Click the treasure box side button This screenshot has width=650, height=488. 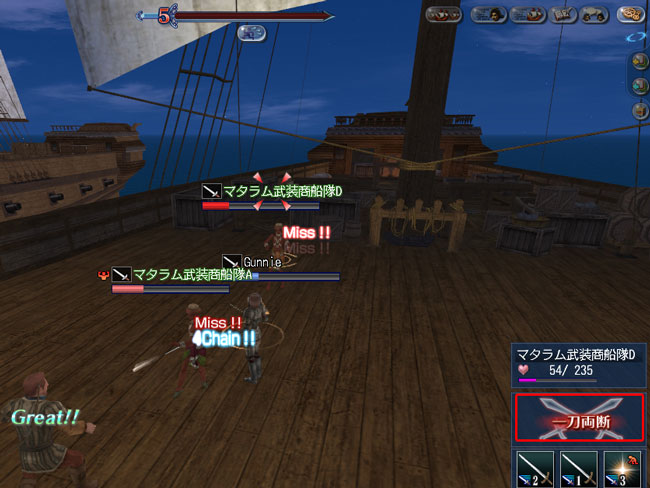point(639,109)
